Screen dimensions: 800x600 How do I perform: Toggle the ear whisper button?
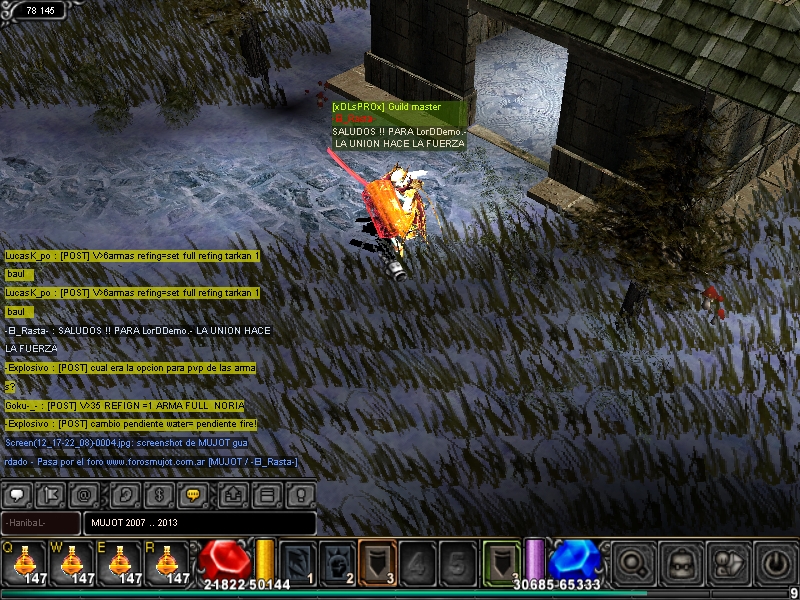click(124, 494)
